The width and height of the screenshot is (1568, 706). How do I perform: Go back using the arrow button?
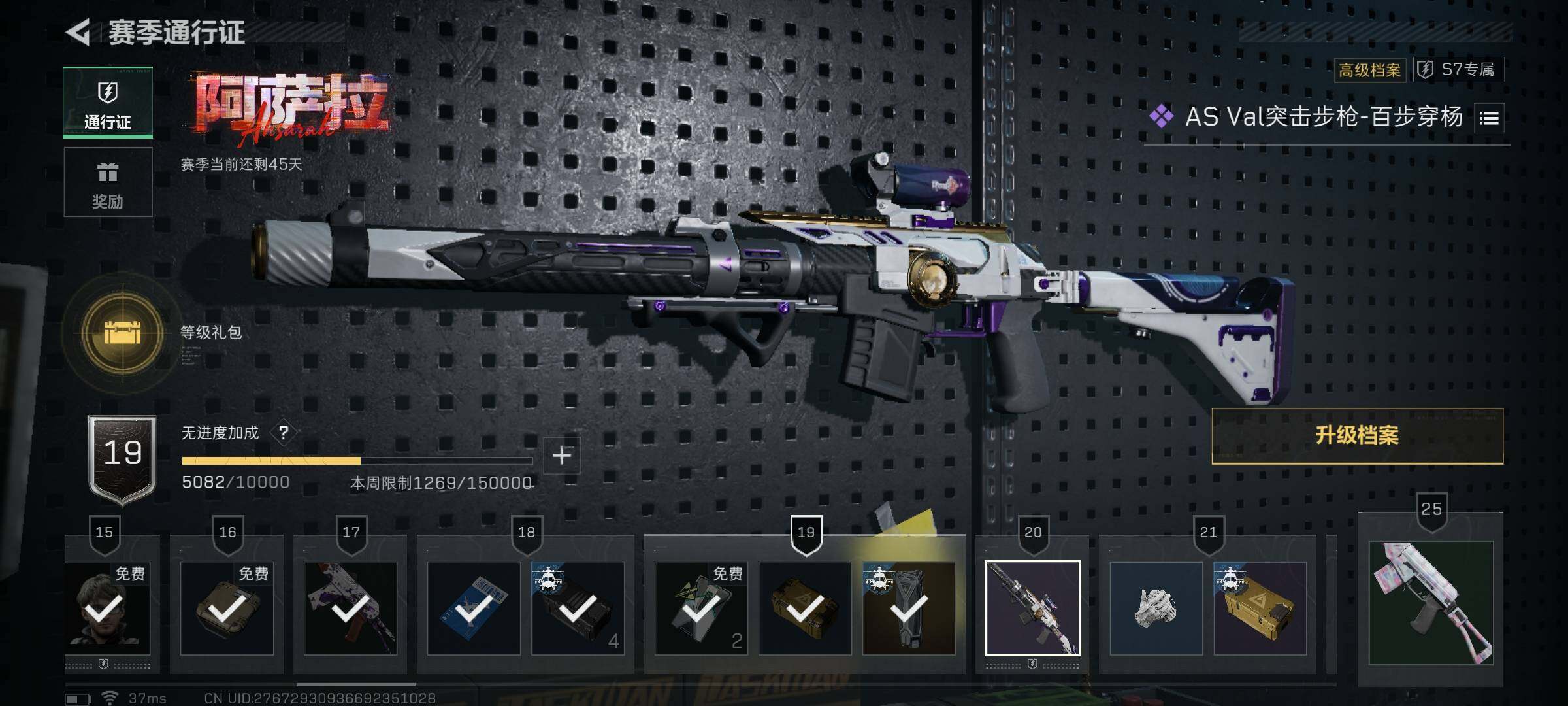(78, 33)
